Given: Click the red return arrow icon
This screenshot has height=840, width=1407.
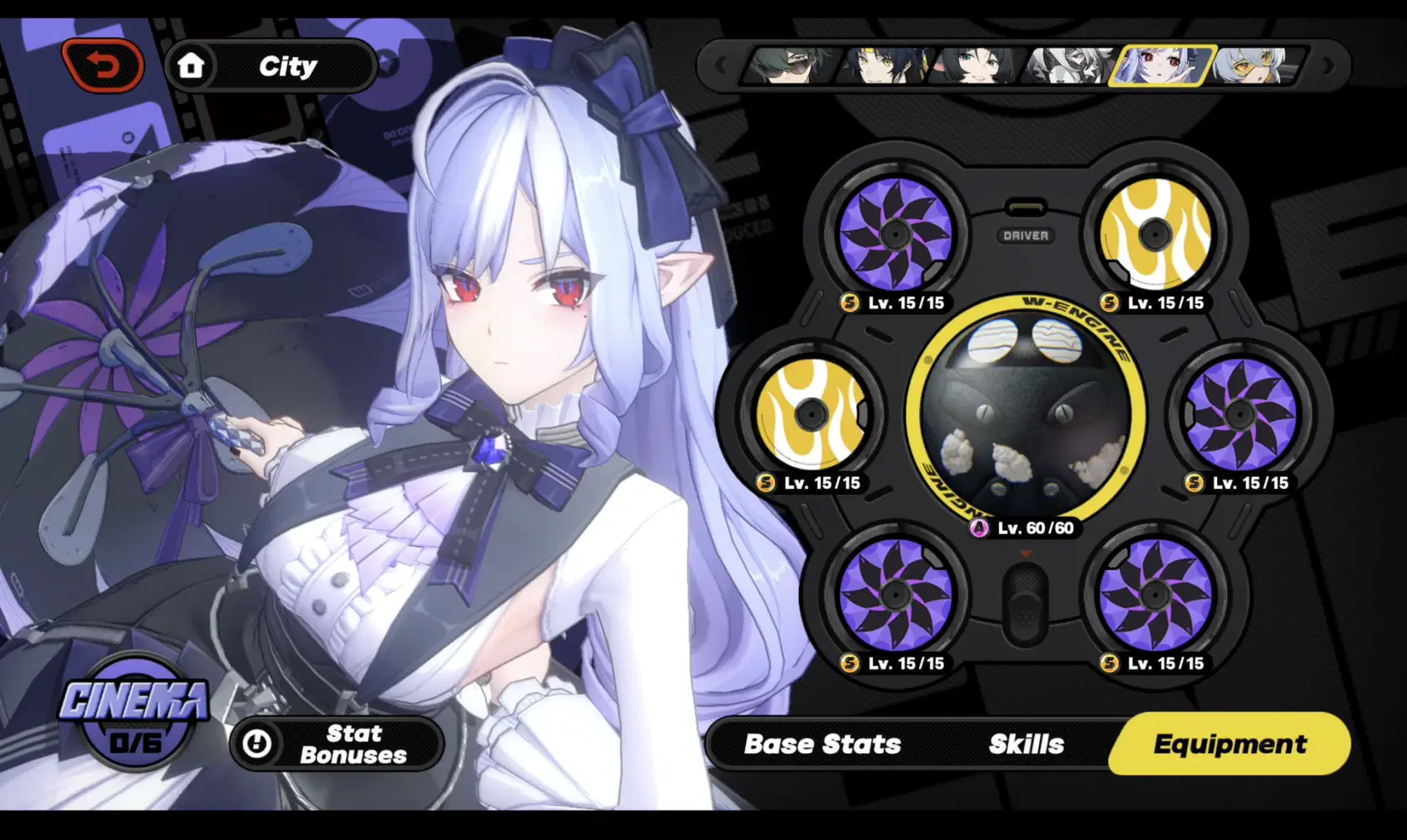Looking at the screenshot, I should [102, 64].
